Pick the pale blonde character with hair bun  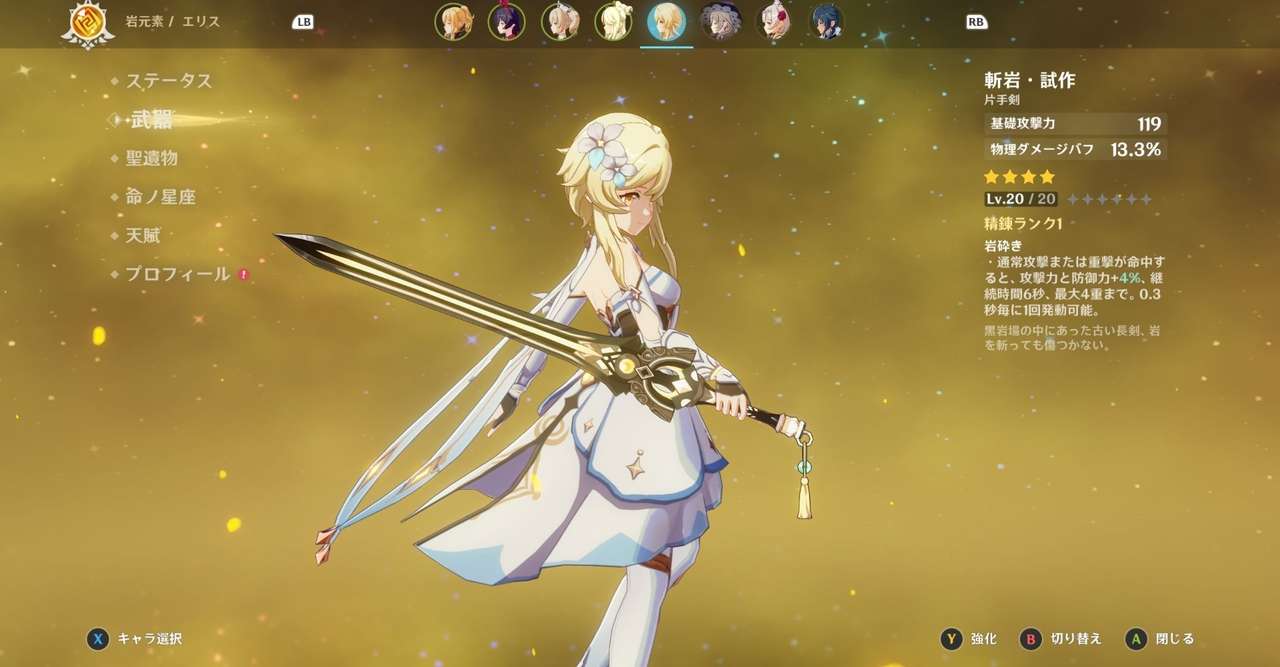tap(613, 21)
